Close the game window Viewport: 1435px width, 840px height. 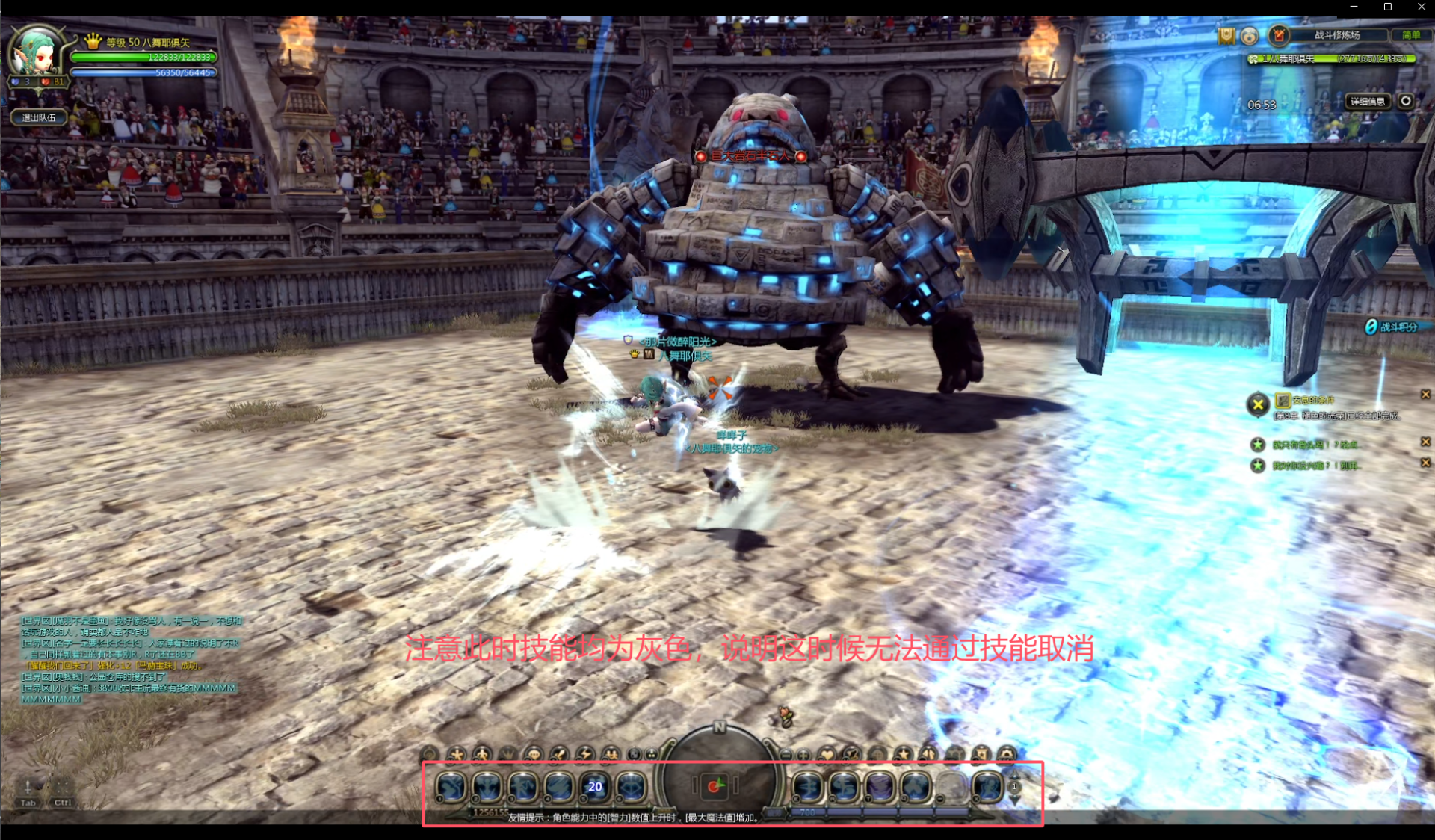pos(1421,7)
